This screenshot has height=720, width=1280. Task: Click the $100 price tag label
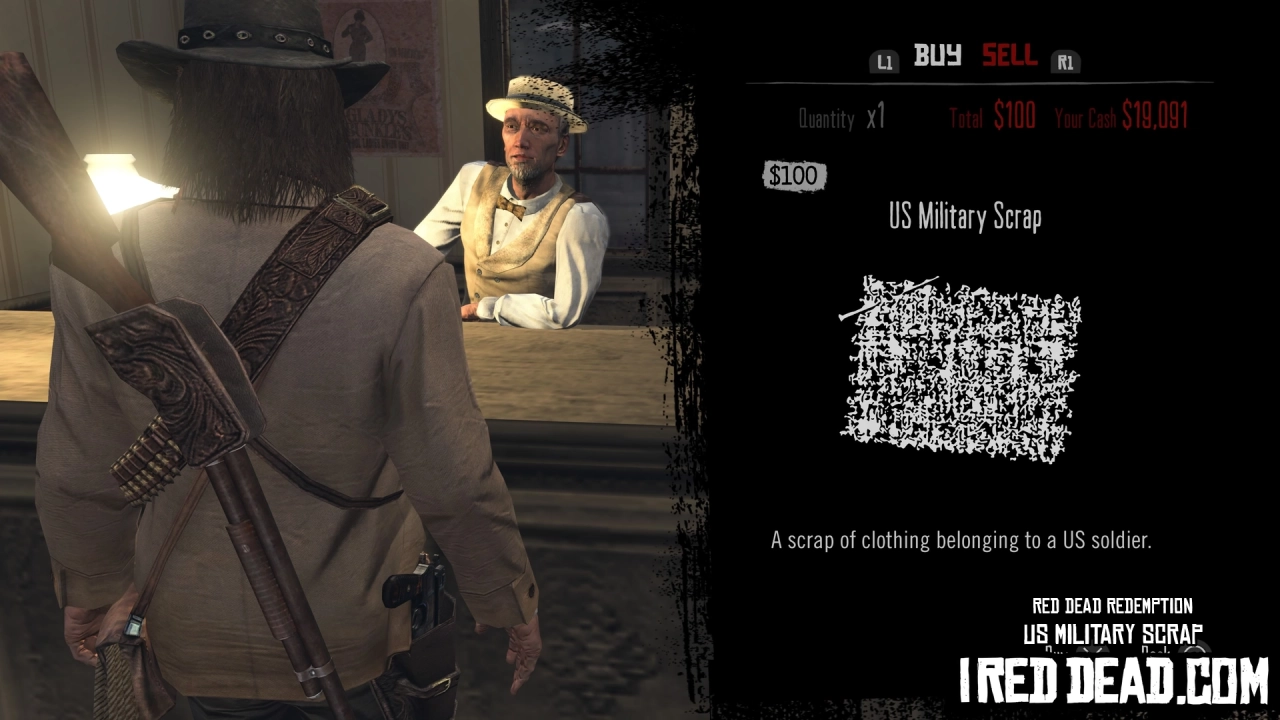[x=794, y=176]
